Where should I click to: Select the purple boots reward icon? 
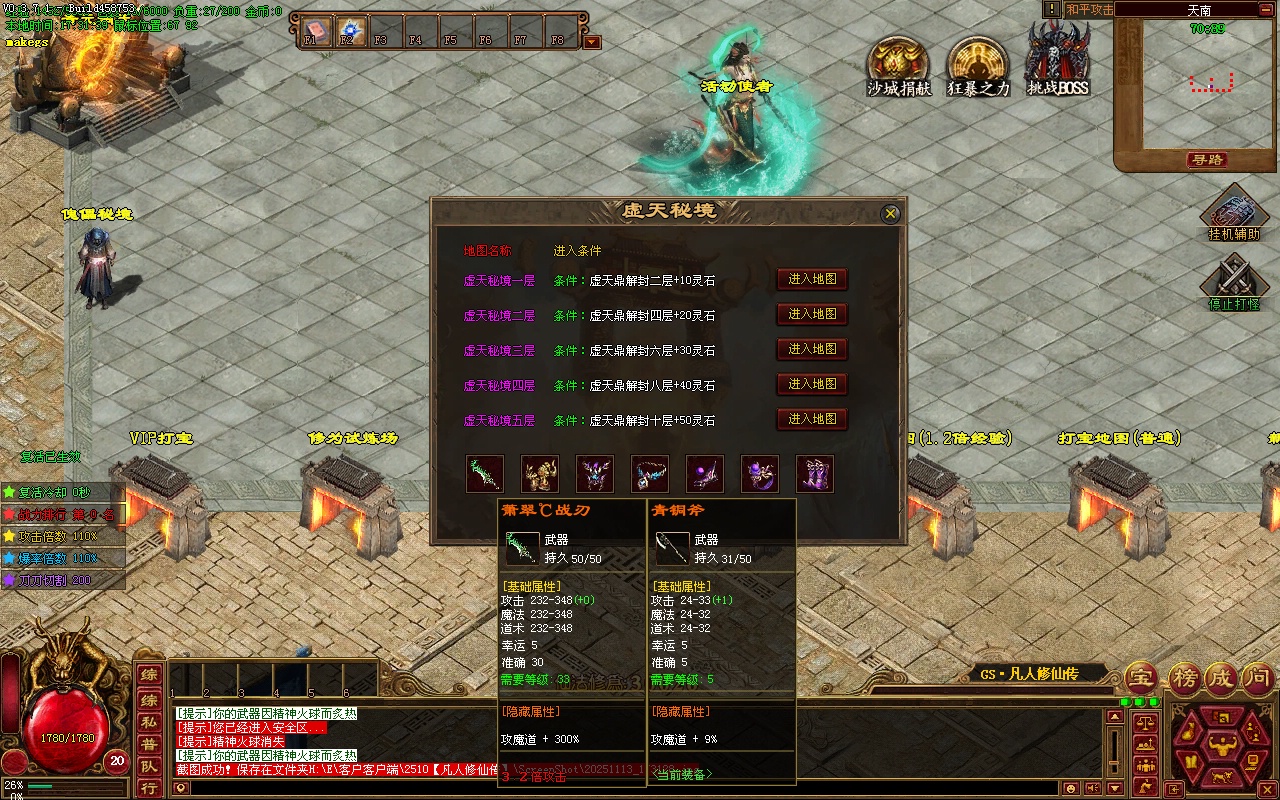[814, 474]
